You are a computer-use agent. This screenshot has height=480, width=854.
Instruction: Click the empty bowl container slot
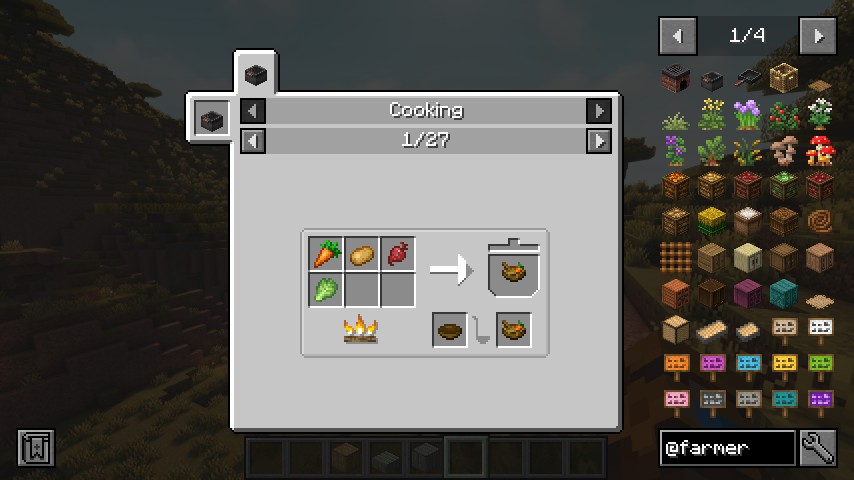450,330
